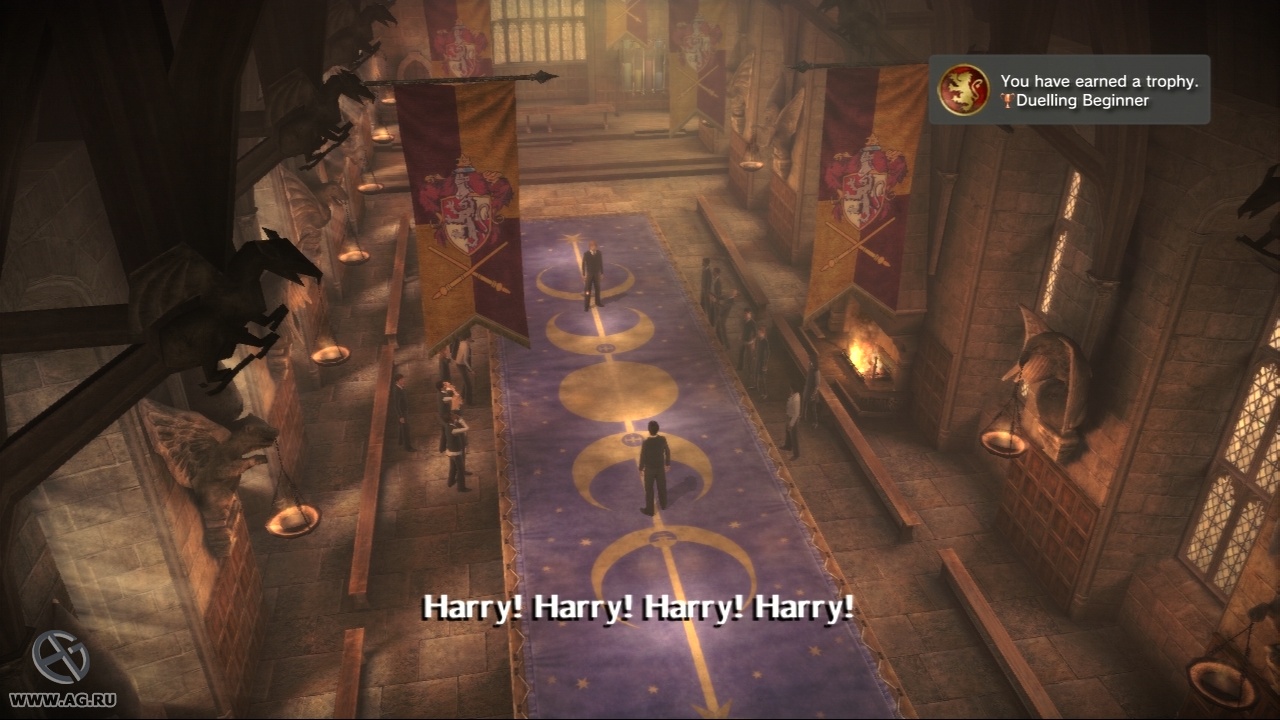Expand the Duelling Beginner trophy details
1280x720 pixels.
point(1080,100)
